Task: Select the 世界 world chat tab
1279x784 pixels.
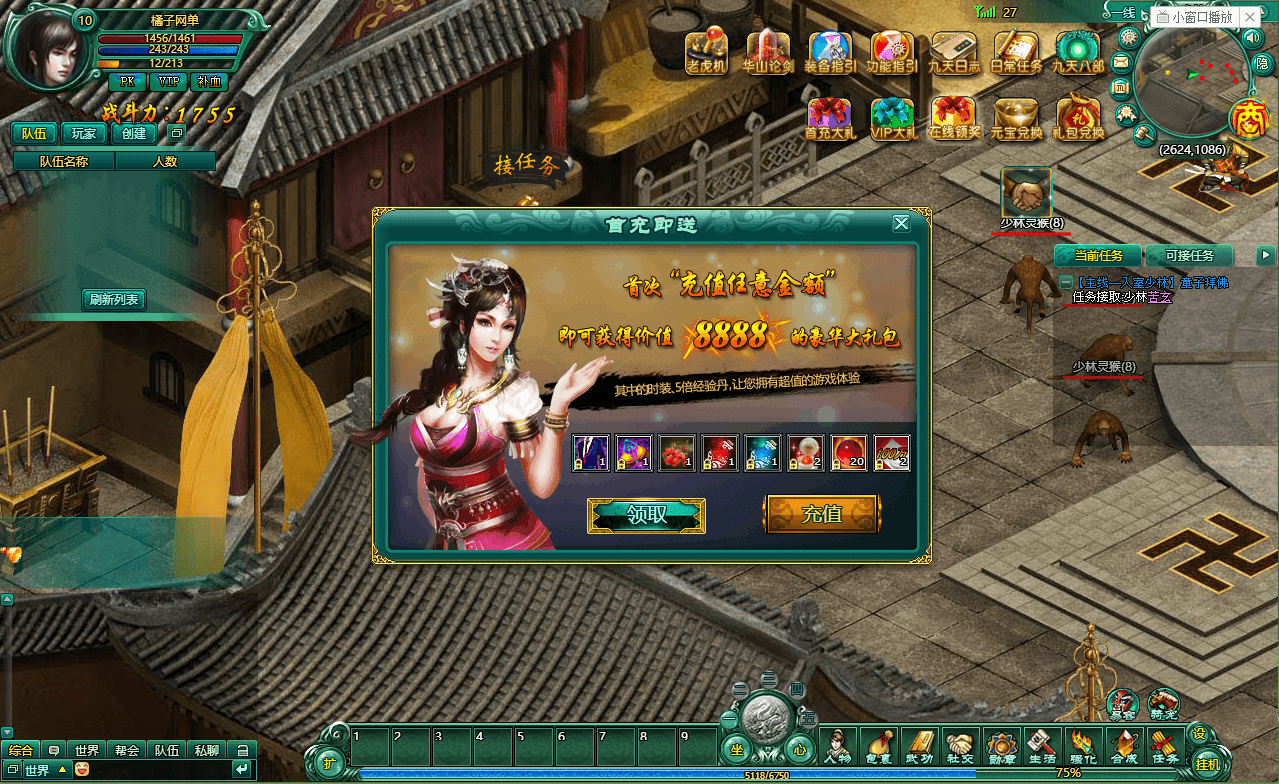Action: (x=86, y=750)
